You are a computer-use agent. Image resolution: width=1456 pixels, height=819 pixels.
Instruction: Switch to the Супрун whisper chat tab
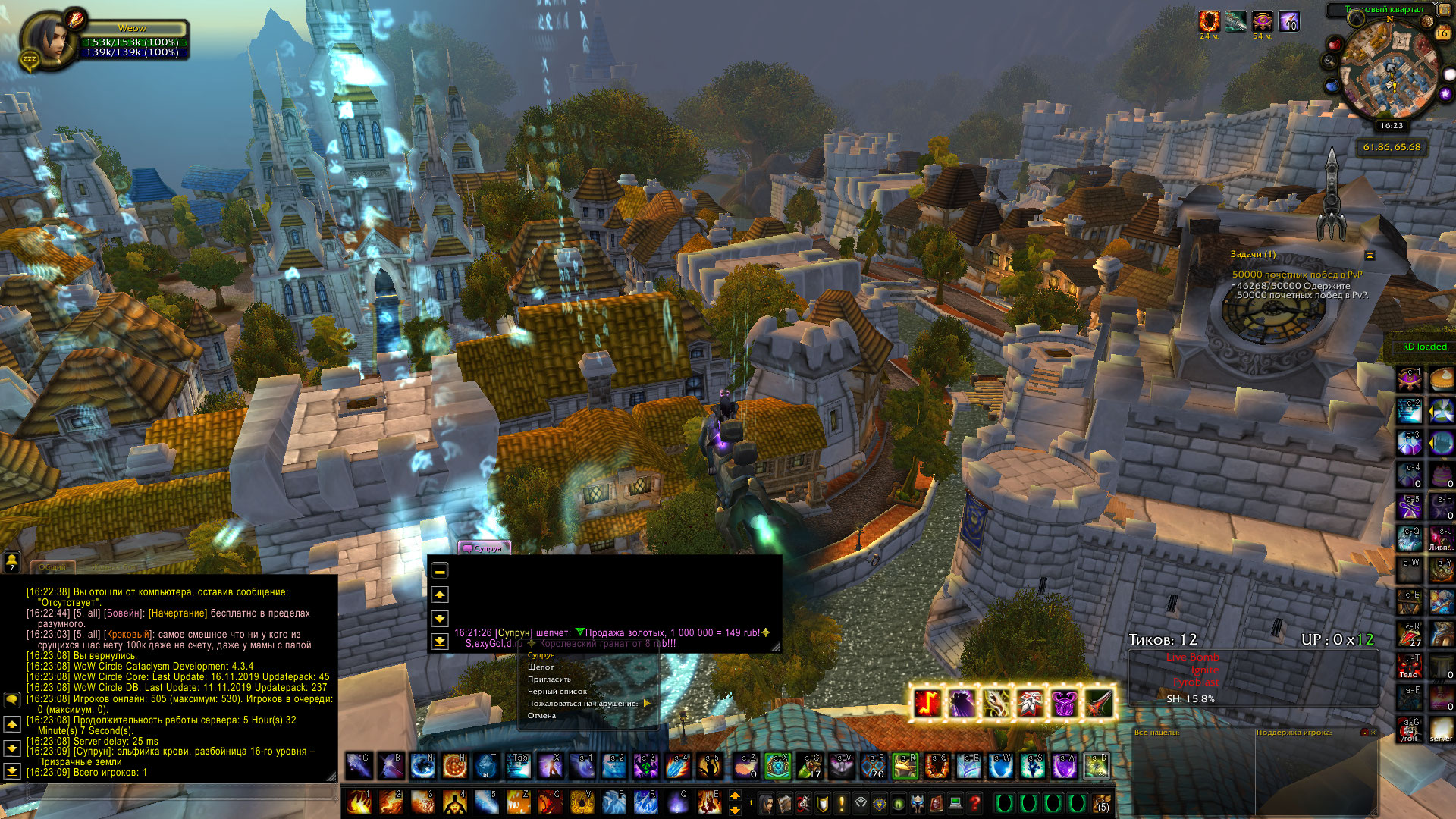coord(484,548)
